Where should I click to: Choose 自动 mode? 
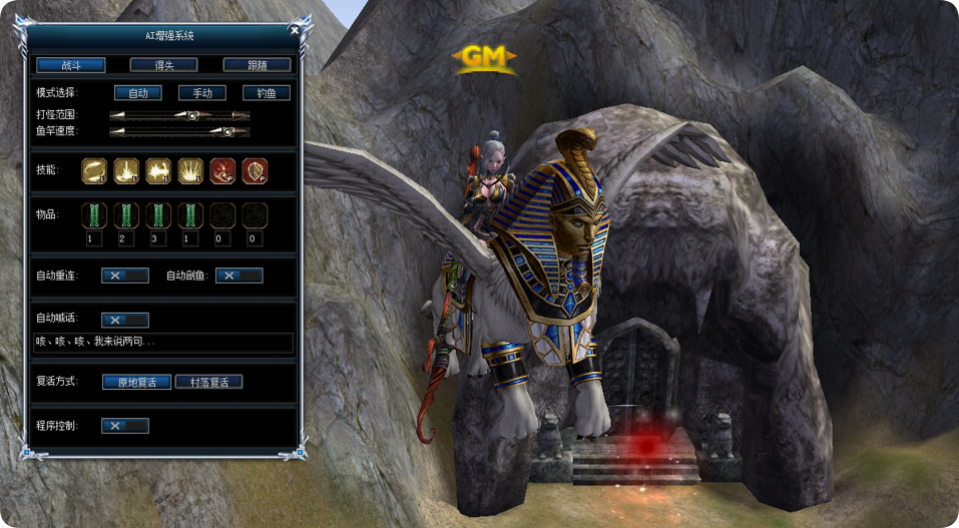point(138,93)
